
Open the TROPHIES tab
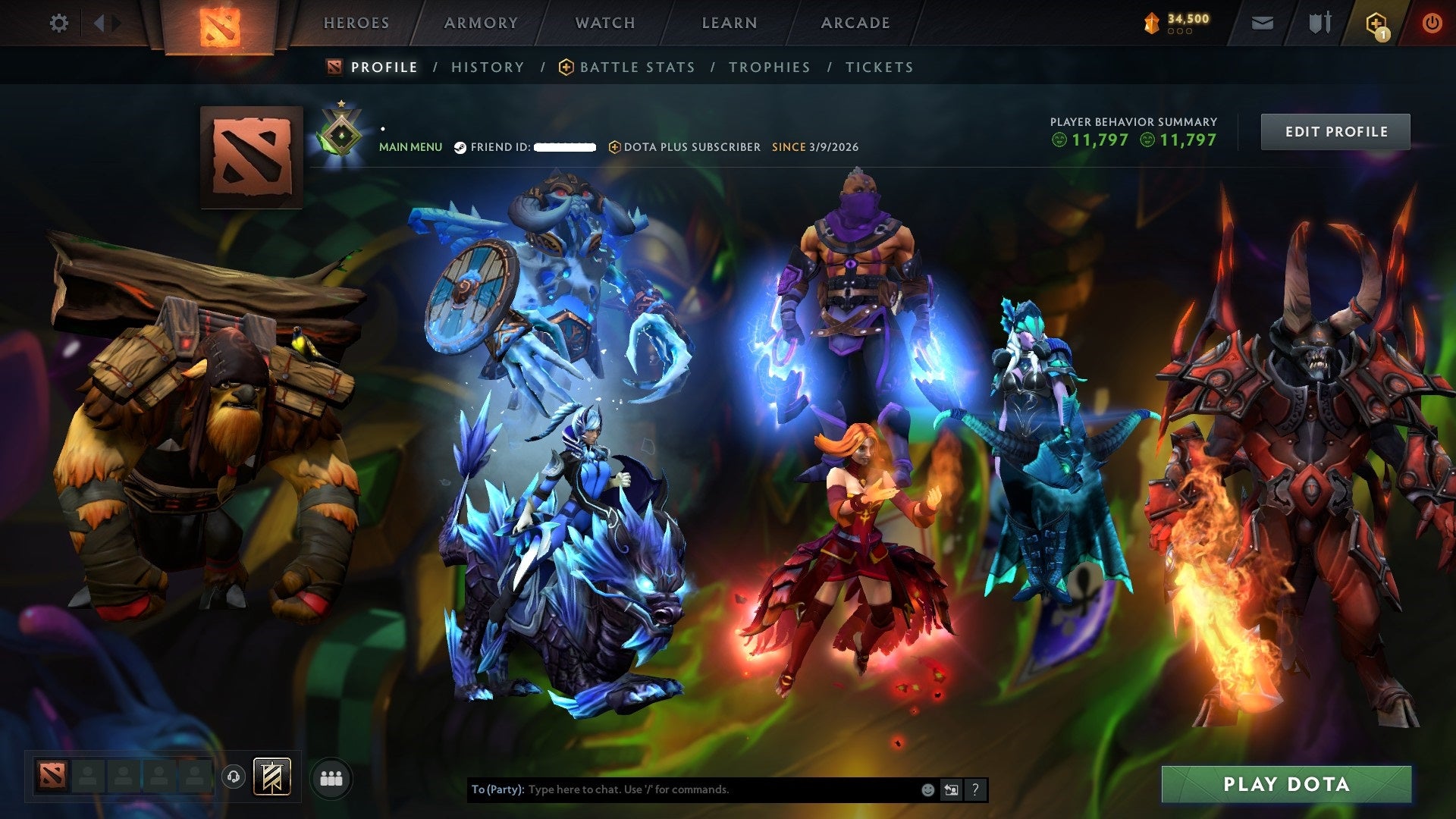(x=769, y=67)
